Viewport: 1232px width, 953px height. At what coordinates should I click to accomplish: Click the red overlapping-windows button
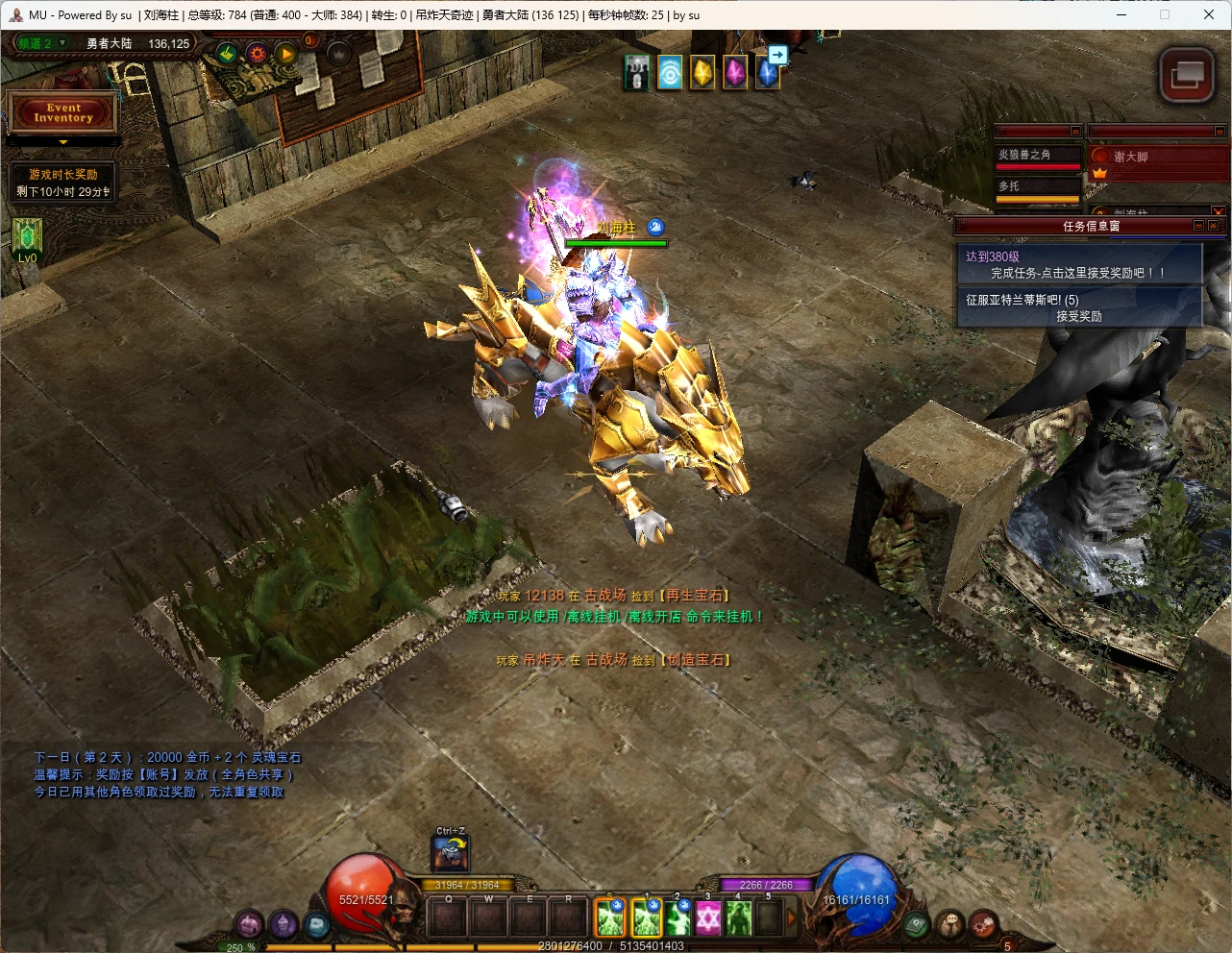[x=1187, y=76]
